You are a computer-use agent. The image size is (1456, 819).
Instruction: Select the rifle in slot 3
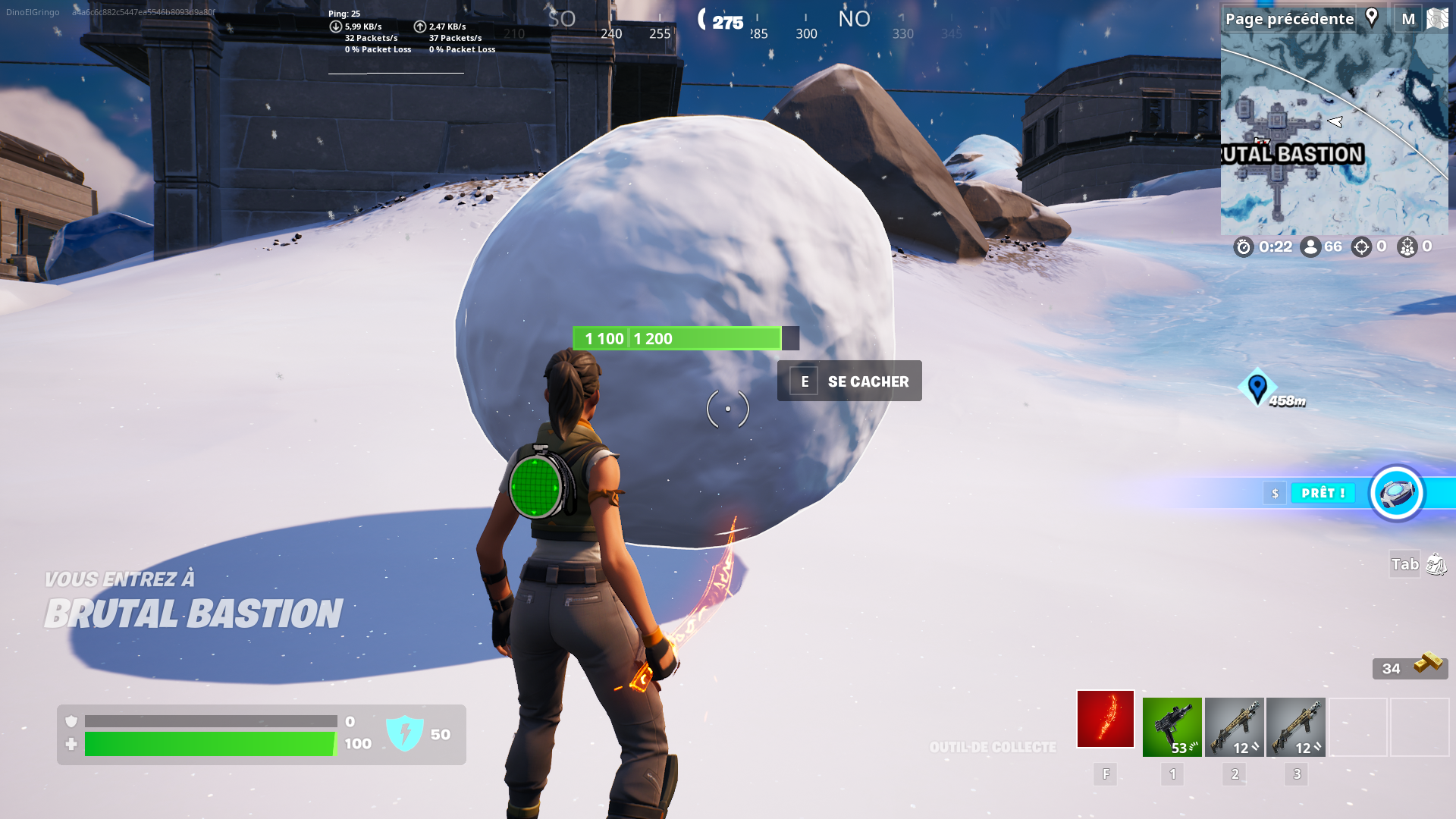click(1295, 718)
